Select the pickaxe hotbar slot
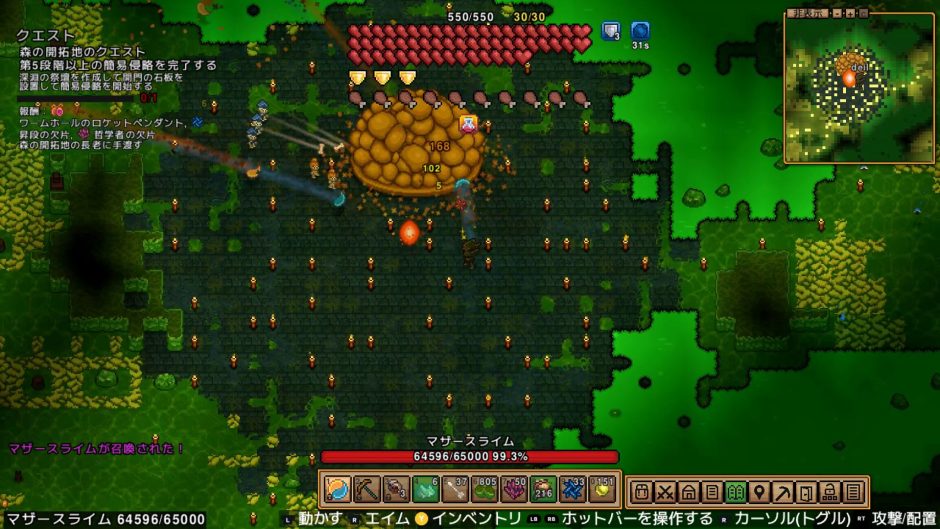 click(x=367, y=490)
